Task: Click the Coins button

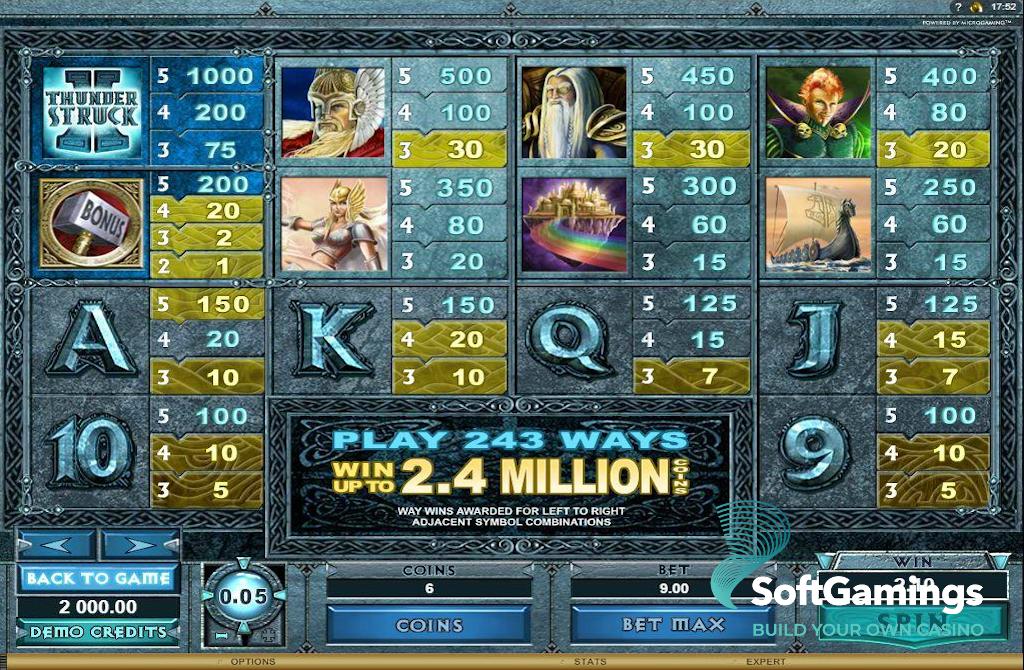Action: pos(429,625)
